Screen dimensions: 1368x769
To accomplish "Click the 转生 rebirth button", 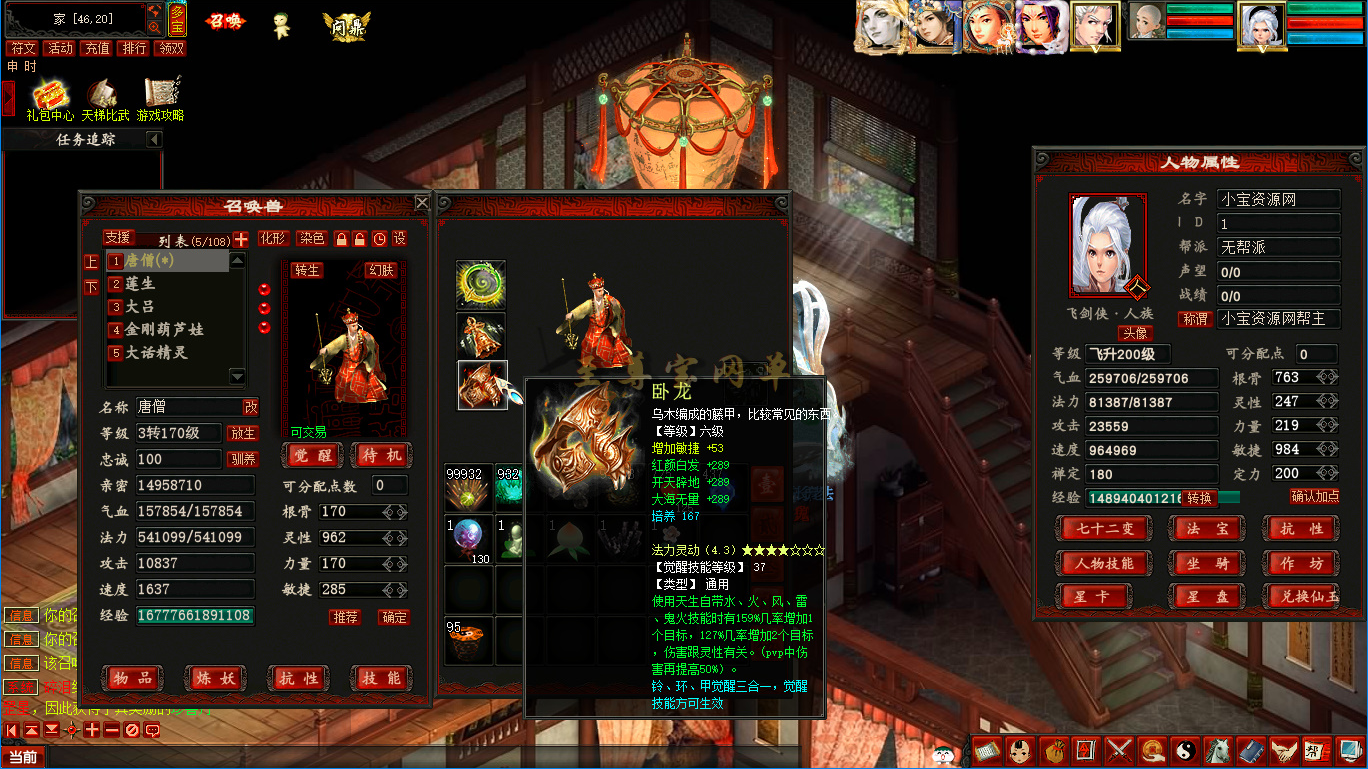I will coord(306,271).
